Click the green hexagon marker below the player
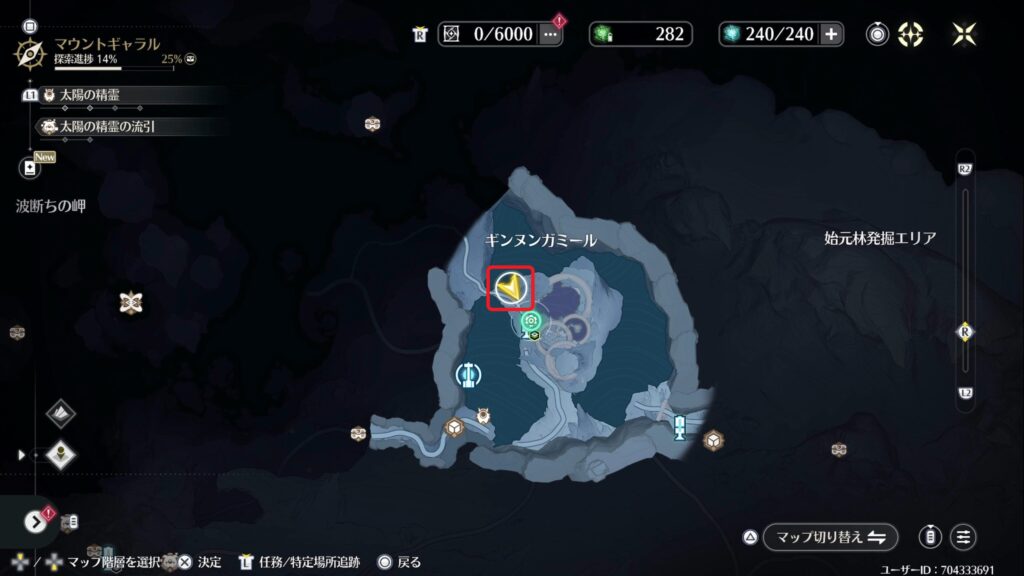The image size is (1024, 576). coord(531,321)
